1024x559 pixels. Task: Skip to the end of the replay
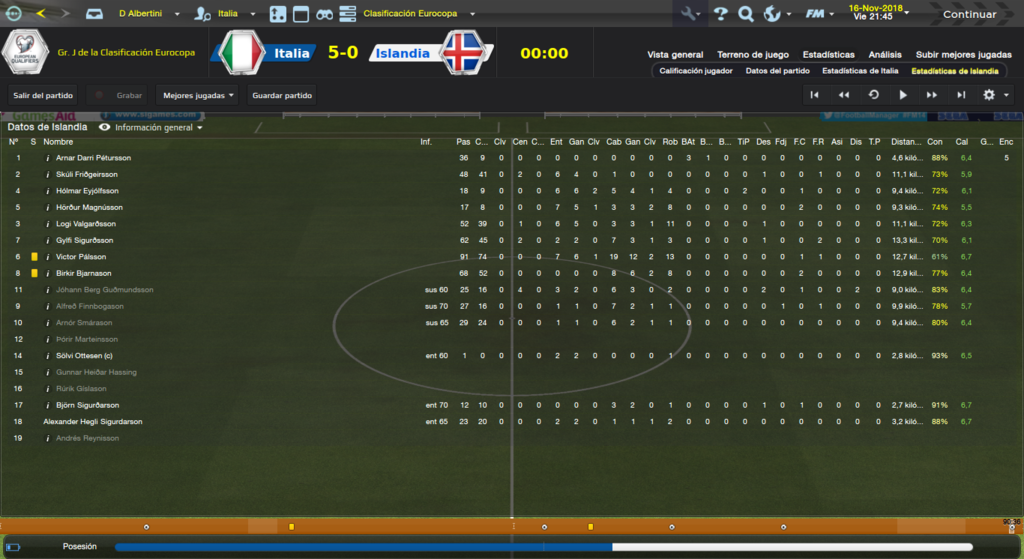tap(961, 95)
